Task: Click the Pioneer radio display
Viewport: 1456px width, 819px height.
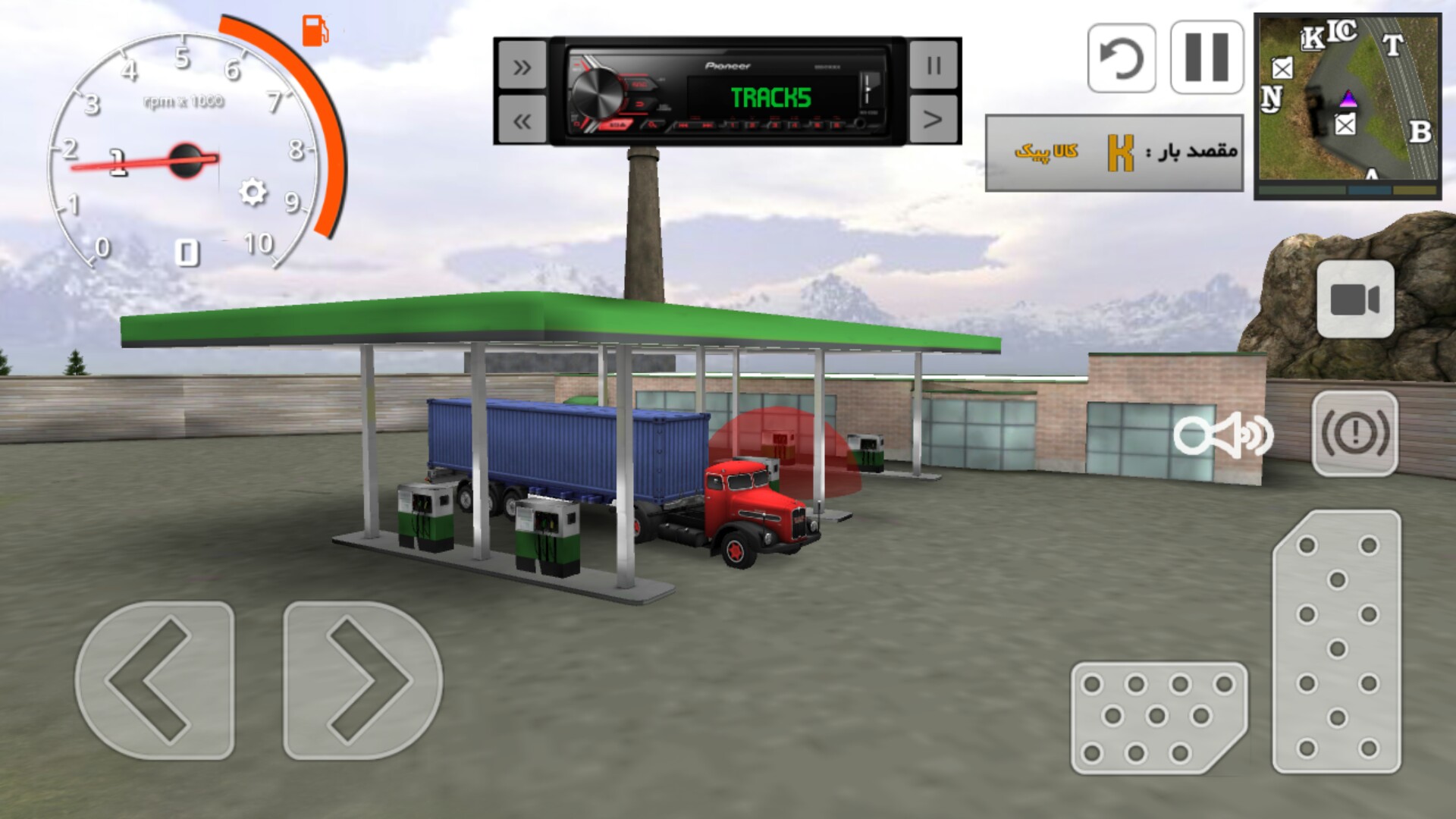Action: click(x=727, y=91)
